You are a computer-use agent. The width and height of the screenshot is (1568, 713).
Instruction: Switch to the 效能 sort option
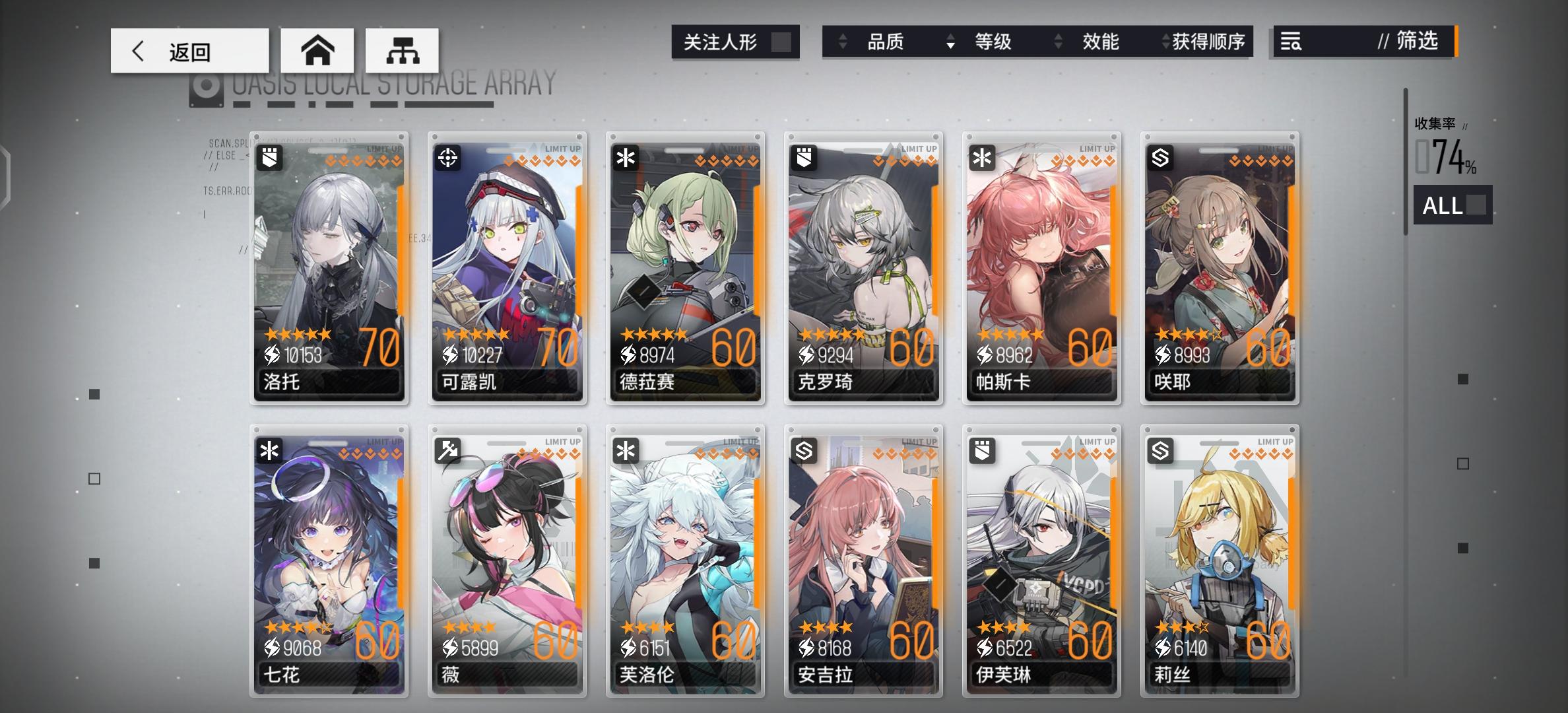coord(1099,42)
